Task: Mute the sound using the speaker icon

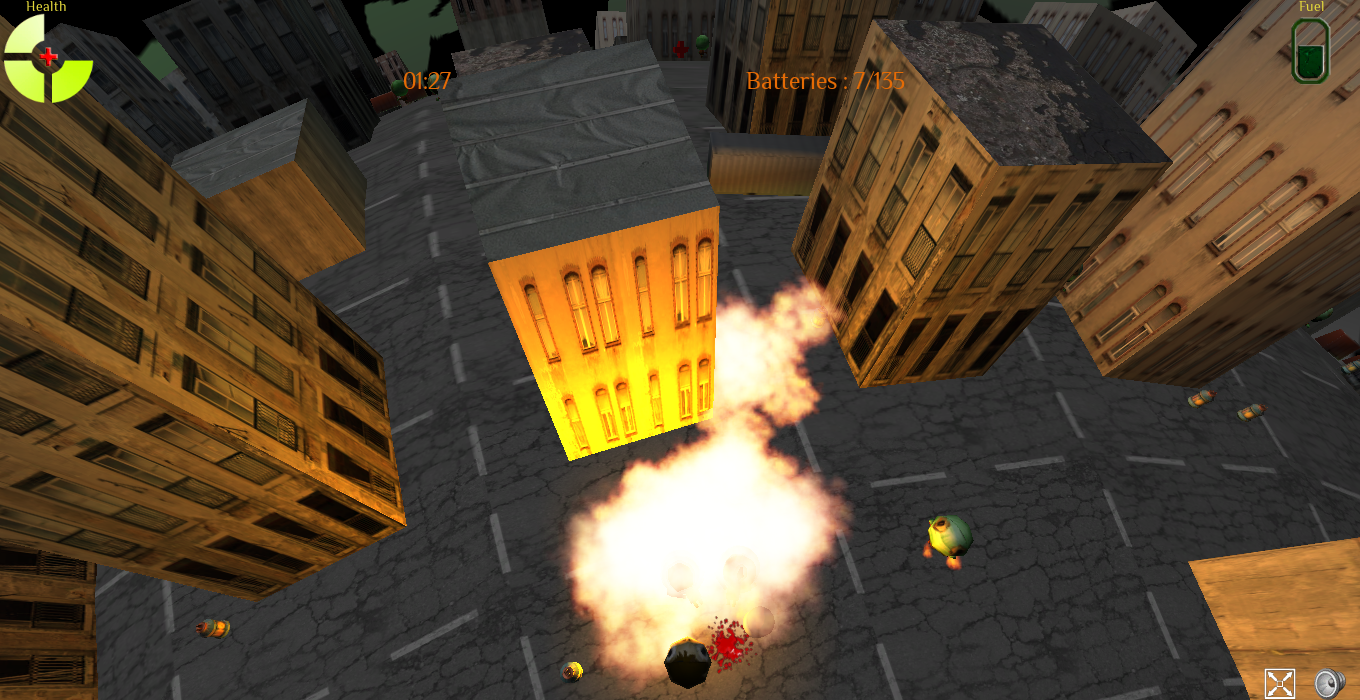Action: (x=1327, y=683)
